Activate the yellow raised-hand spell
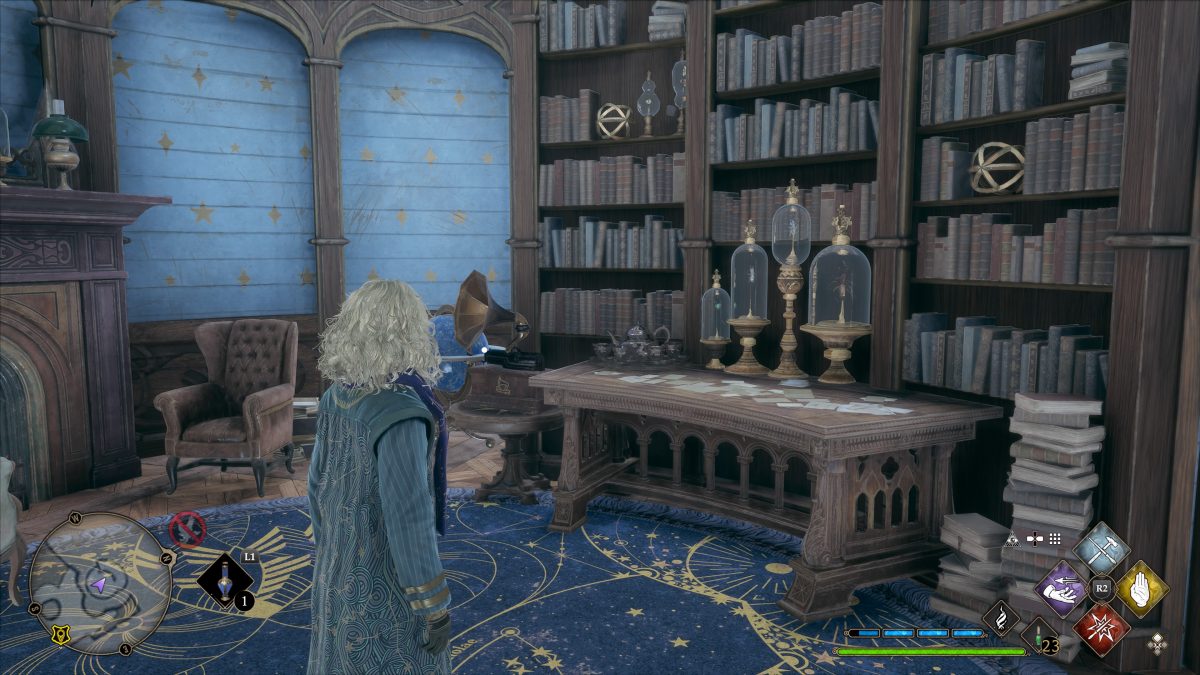This screenshot has height=675, width=1200. point(1142,589)
